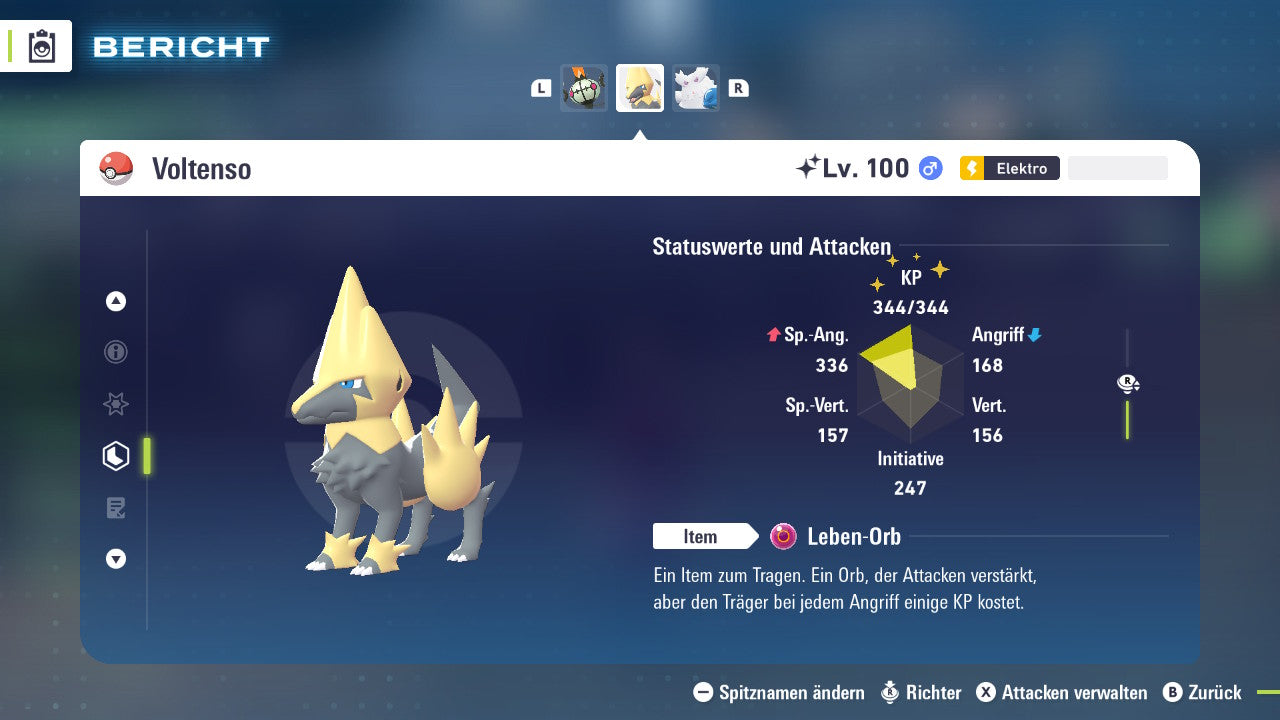1280x720 pixels.
Task: Select the Chandelure party thumbnail
Action: pos(584,88)
